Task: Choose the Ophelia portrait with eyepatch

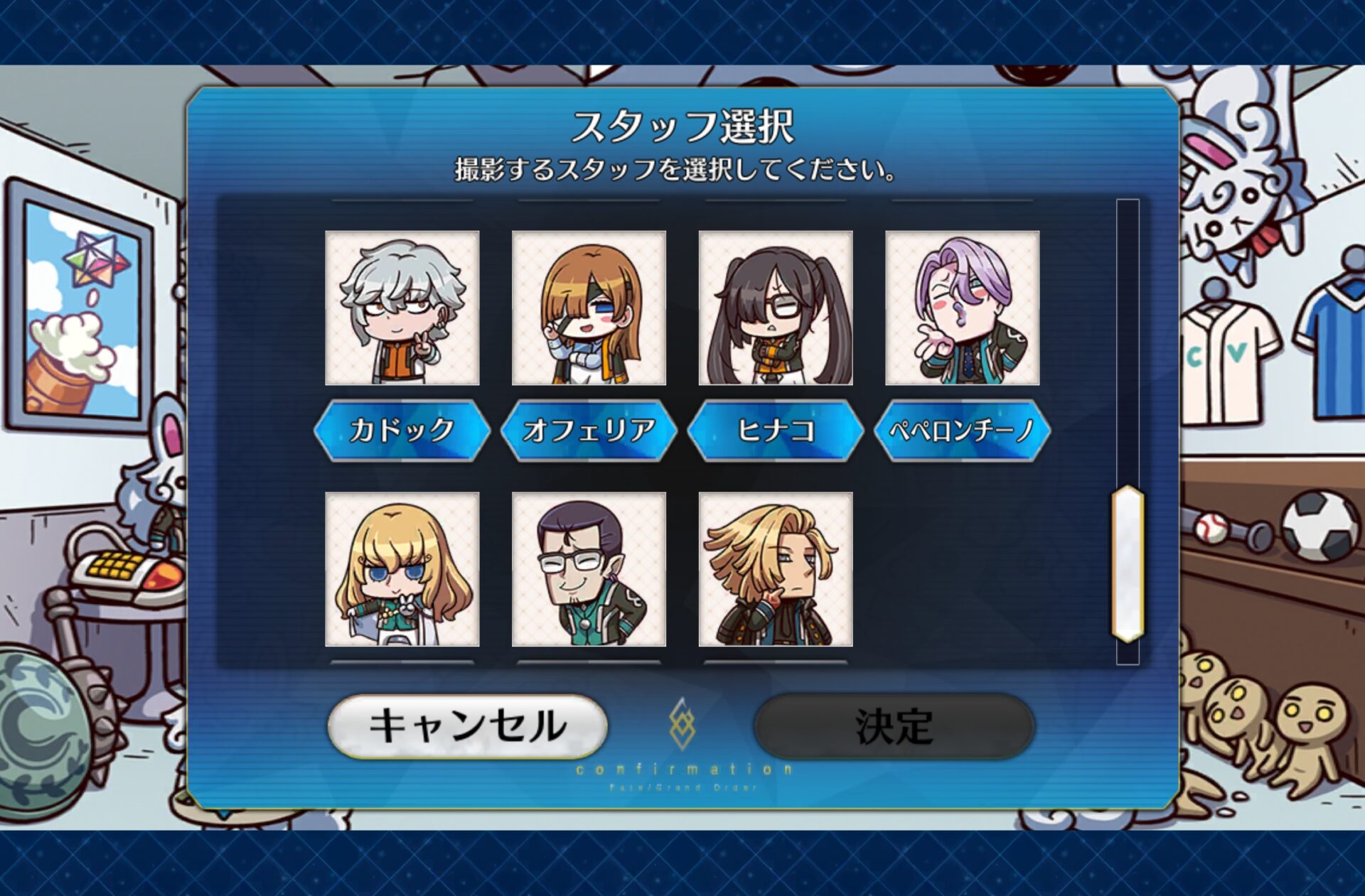Action: coord(589,308)
